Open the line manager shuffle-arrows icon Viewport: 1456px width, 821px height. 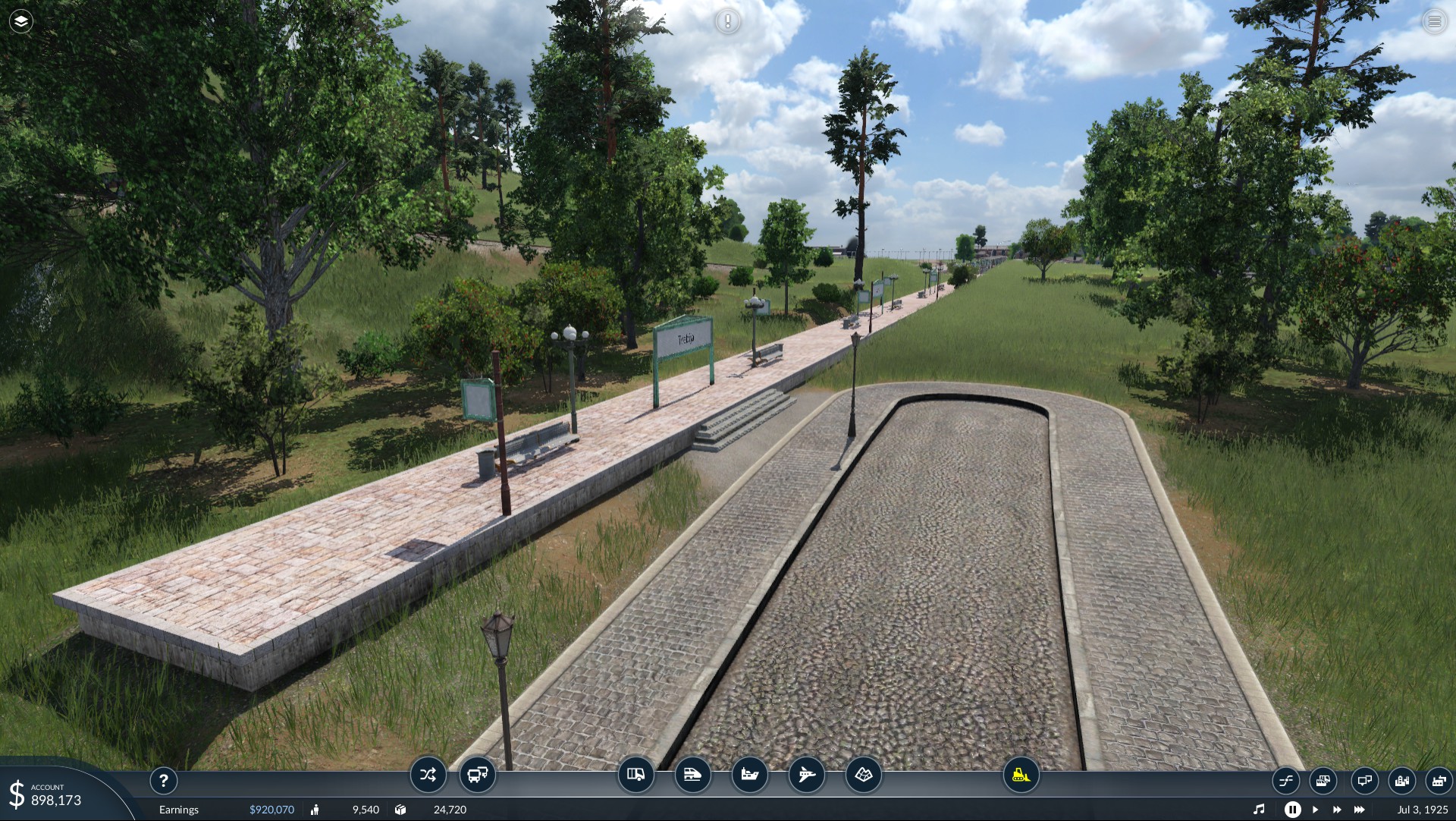(x=428, y=775)
